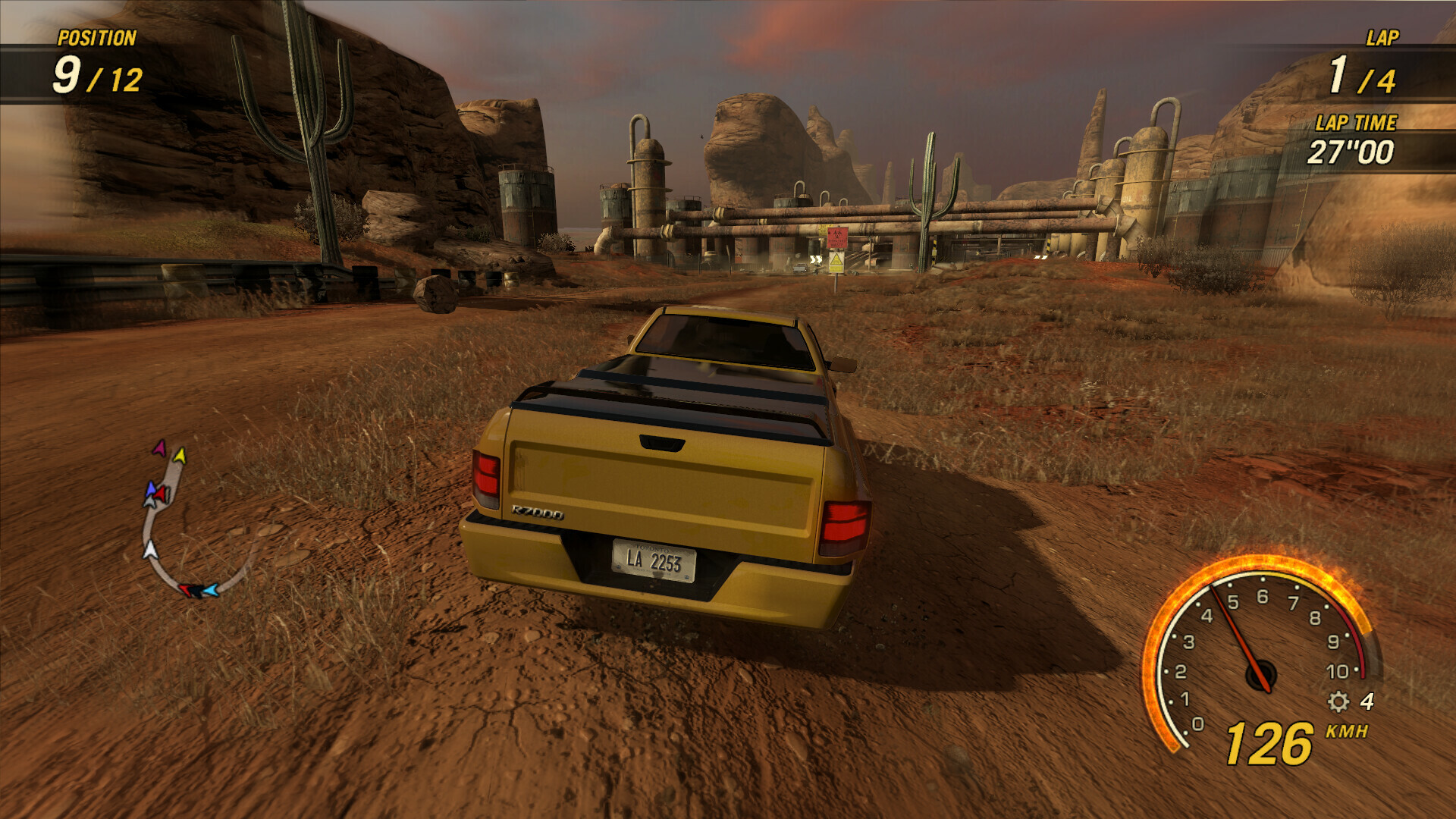The image size is (1456, 819).
Task: Toggle the LAP TIME display showing 27"00
Action: click(1351, 152)
